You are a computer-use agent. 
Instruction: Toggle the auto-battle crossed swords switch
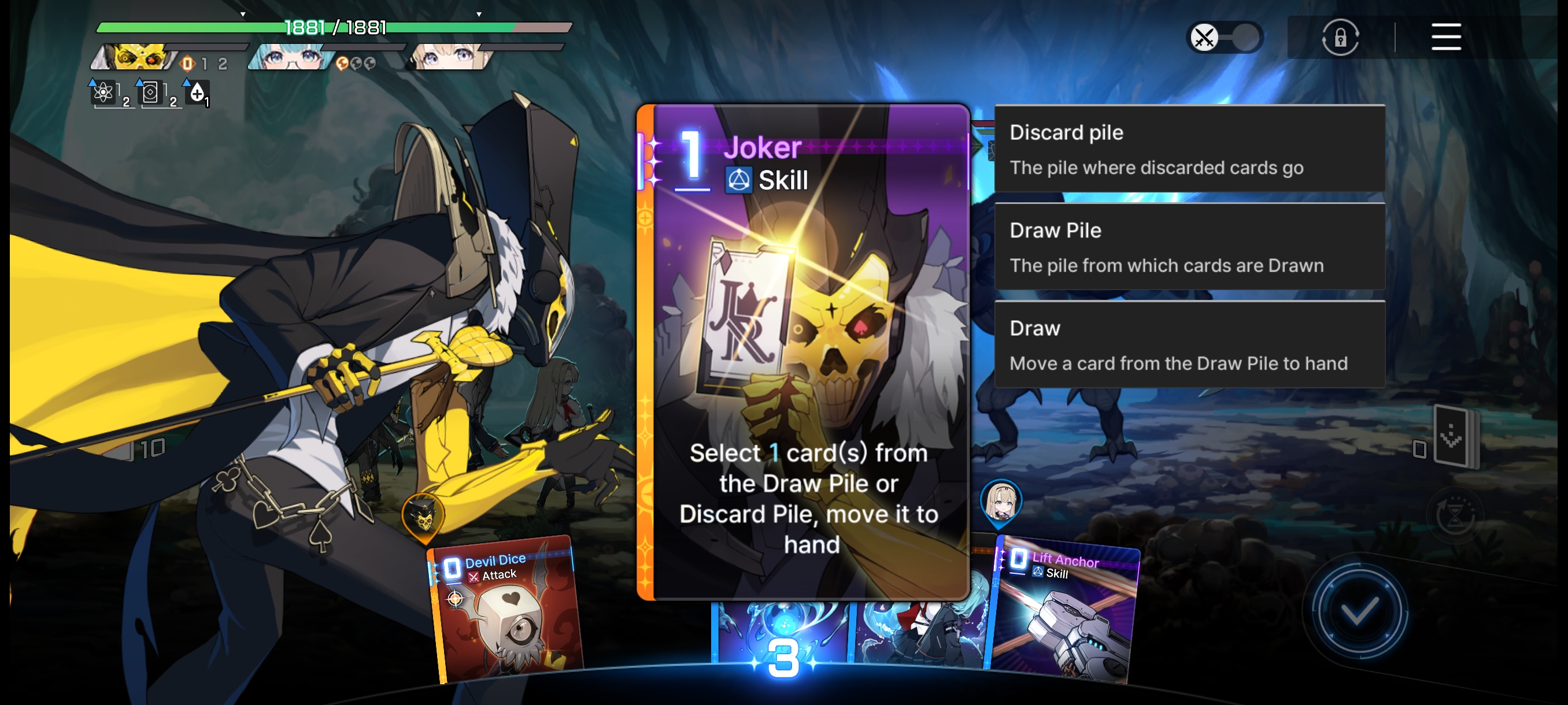click(x=1225, y=38)
